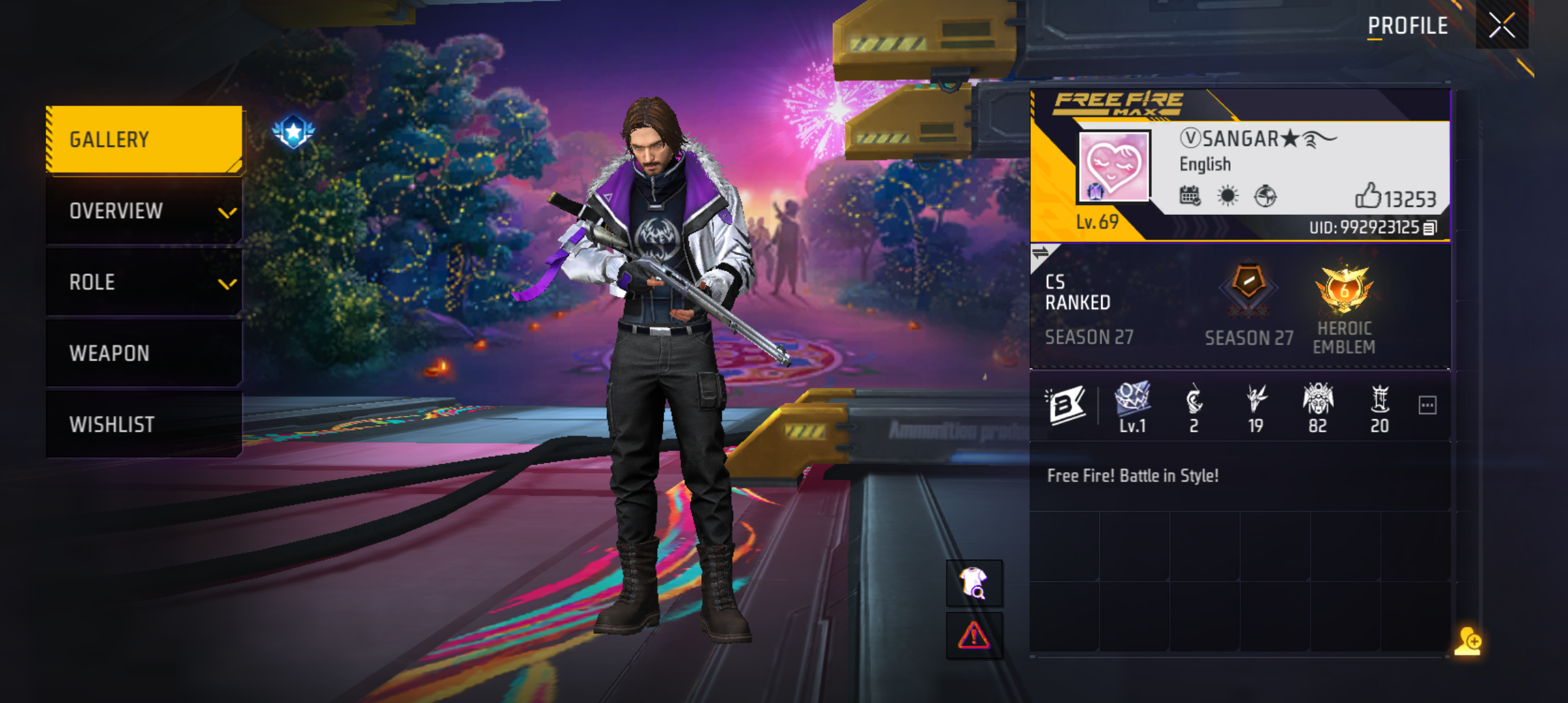The width and height of the screenshot is (1568, 703).
Task: Copy the player UID
Action: 1430,228
